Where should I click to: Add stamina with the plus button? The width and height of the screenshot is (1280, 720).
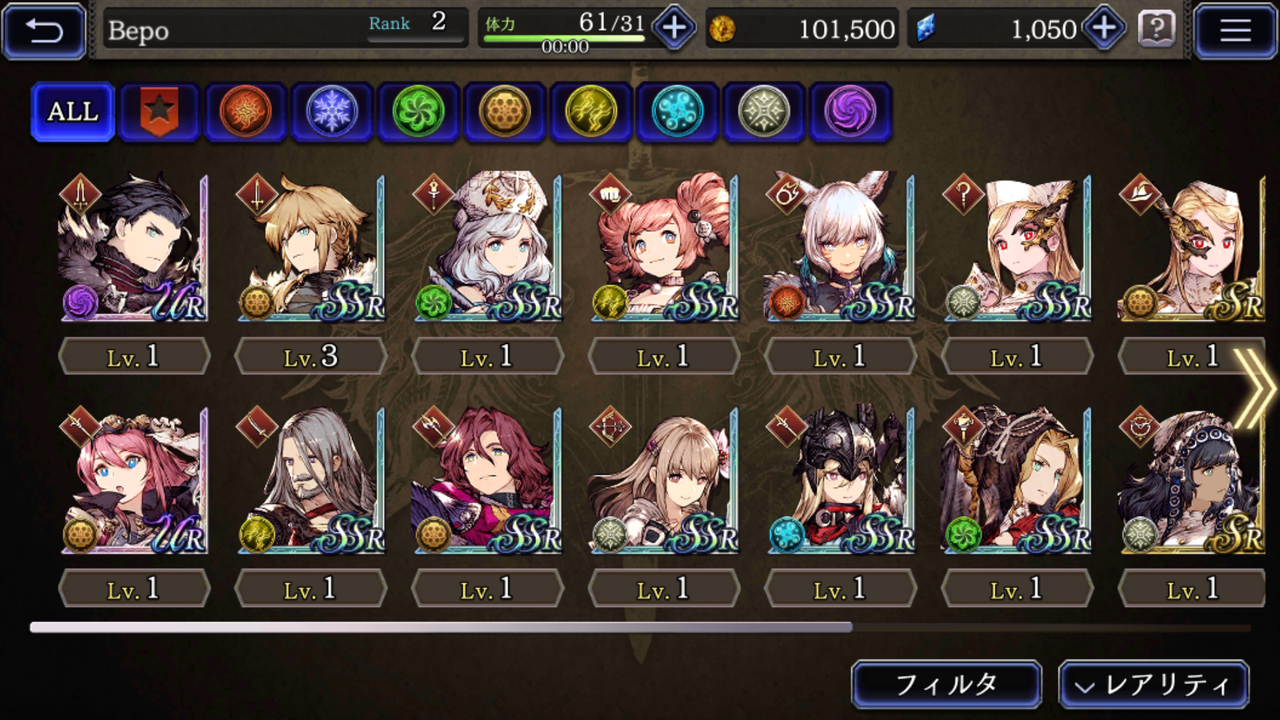[673, 29]
